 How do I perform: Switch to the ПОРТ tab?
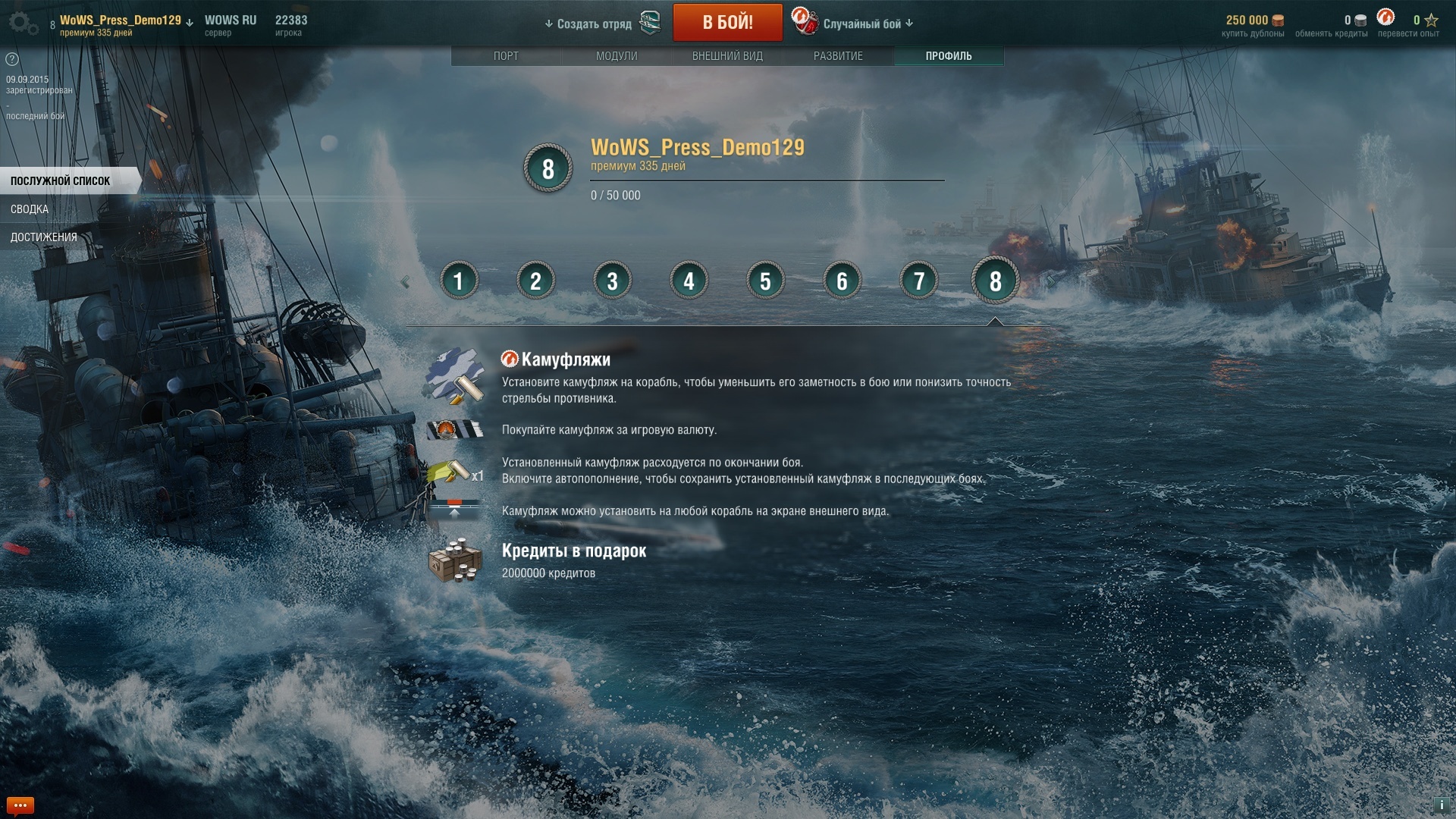[x=506, y=56]
